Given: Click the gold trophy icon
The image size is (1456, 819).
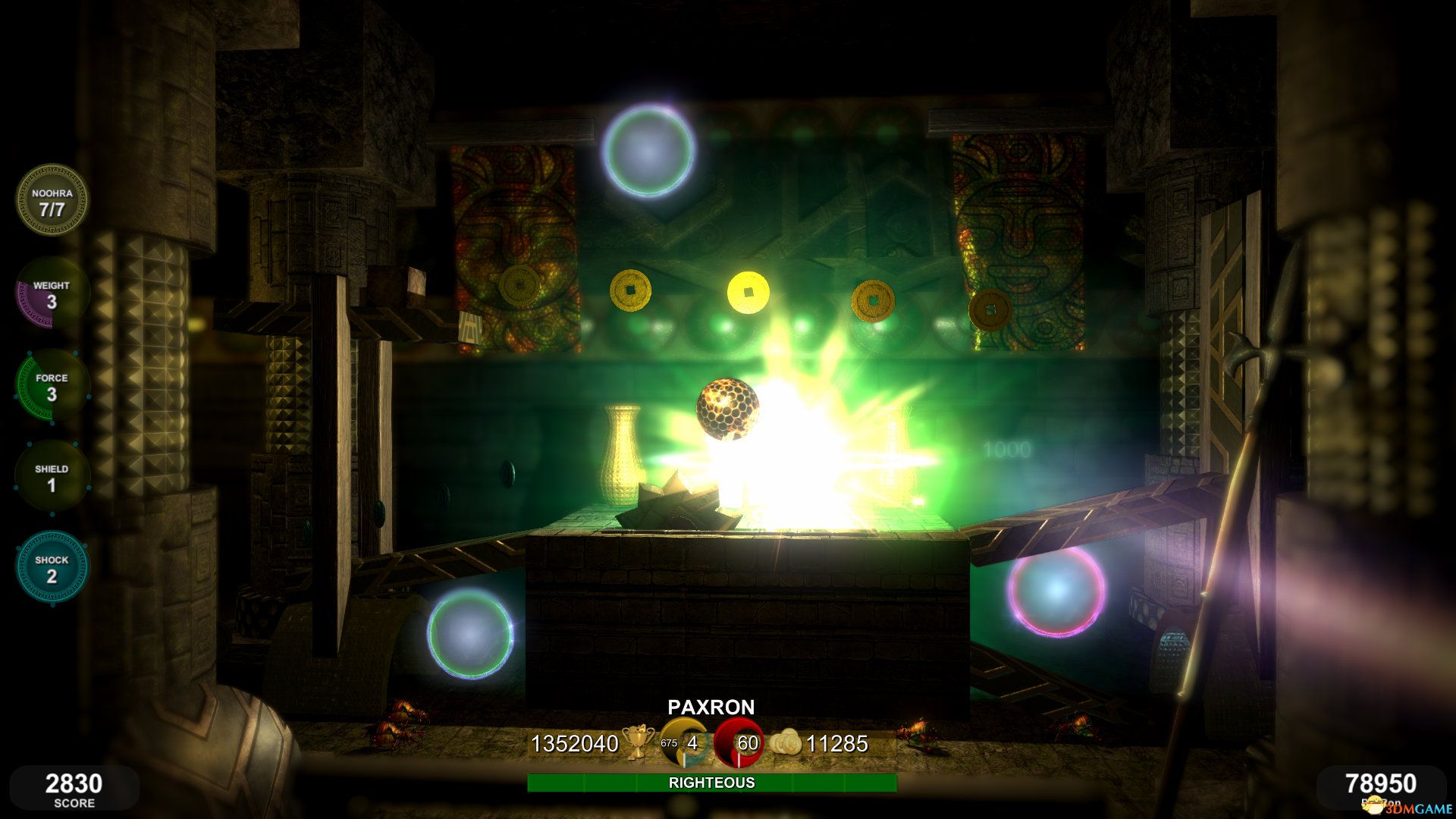Looking at the screenshot, I should click(x=639, y=742).
